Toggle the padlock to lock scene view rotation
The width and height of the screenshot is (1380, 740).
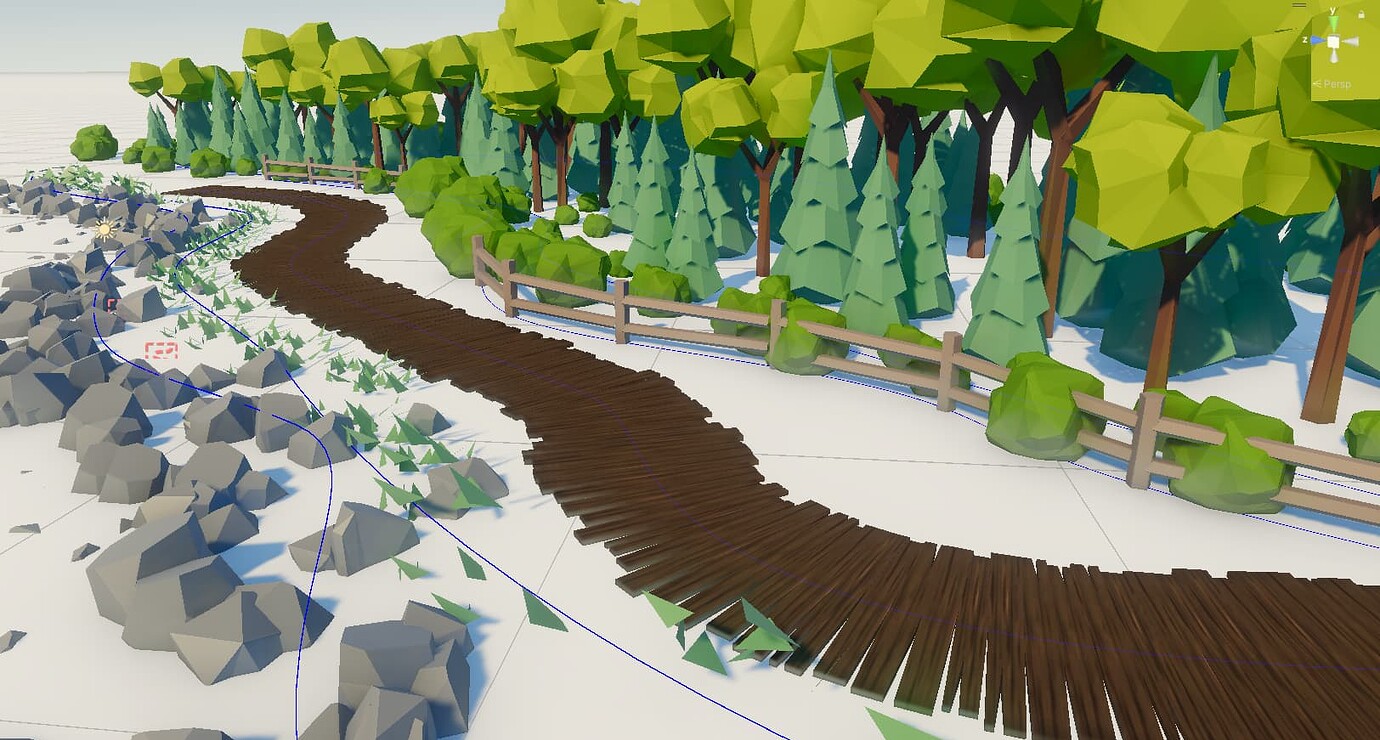click(1362, 13)
